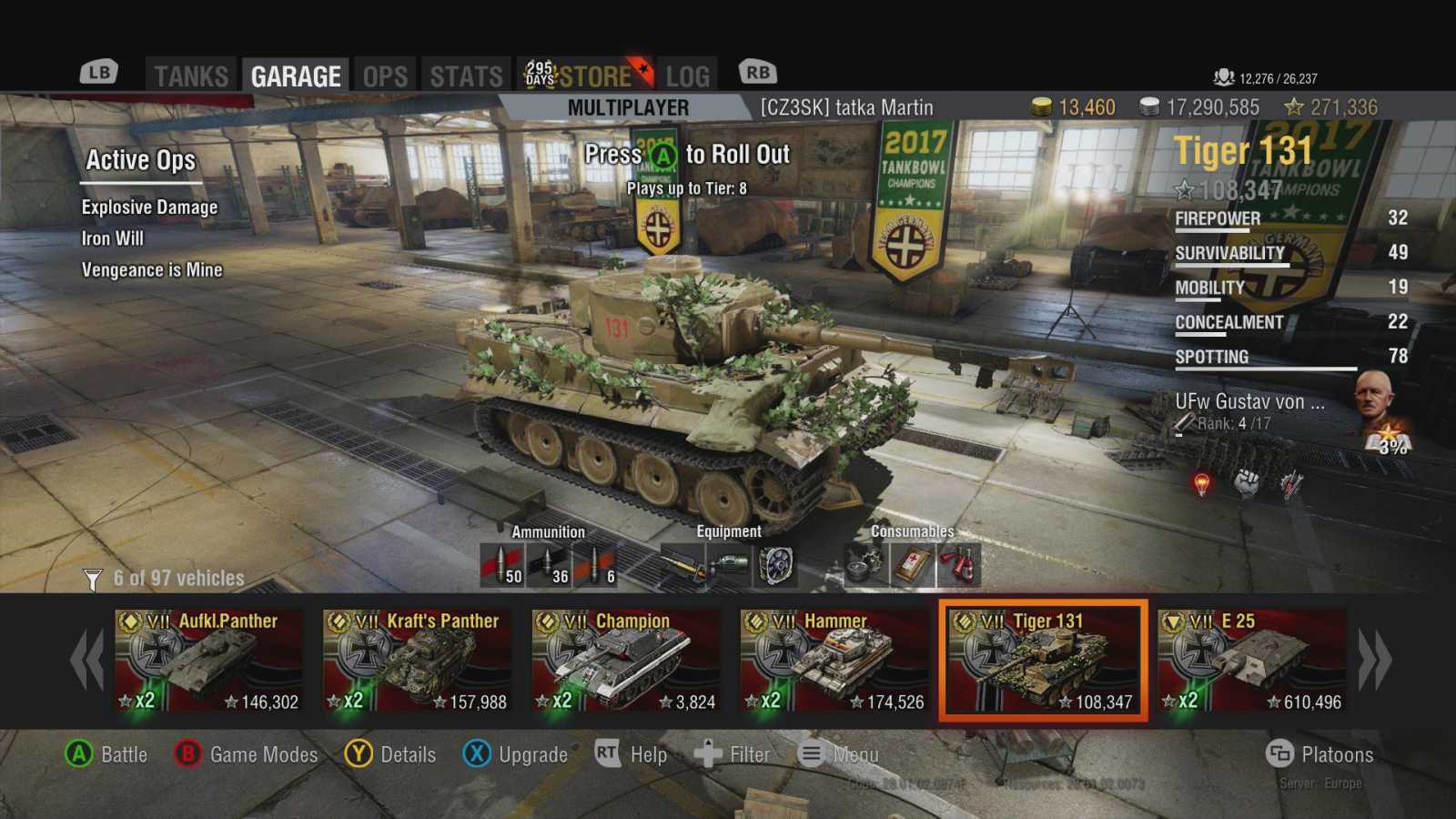Open the Vengeance is Mine op
Image resolution: width=1456 pixels, height=819 pixels.
click(152, 270)
